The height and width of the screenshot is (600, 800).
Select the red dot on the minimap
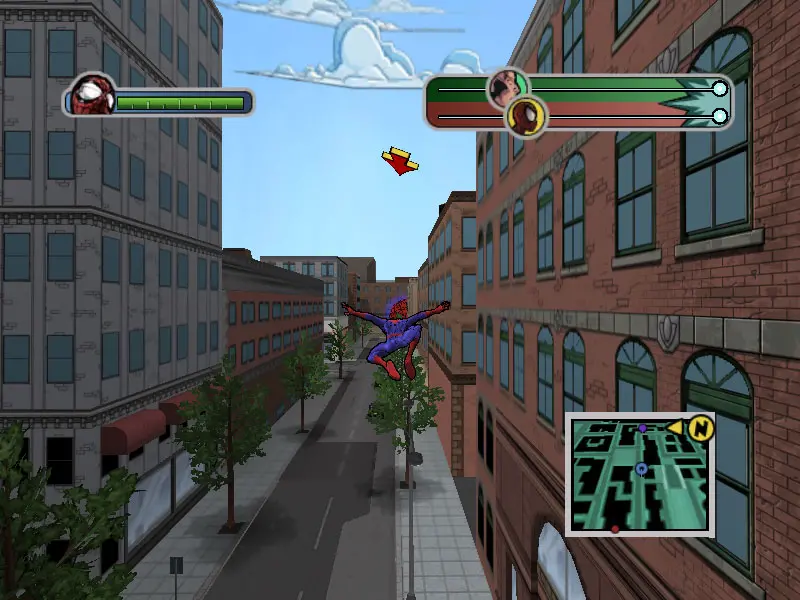coord(615,528)
